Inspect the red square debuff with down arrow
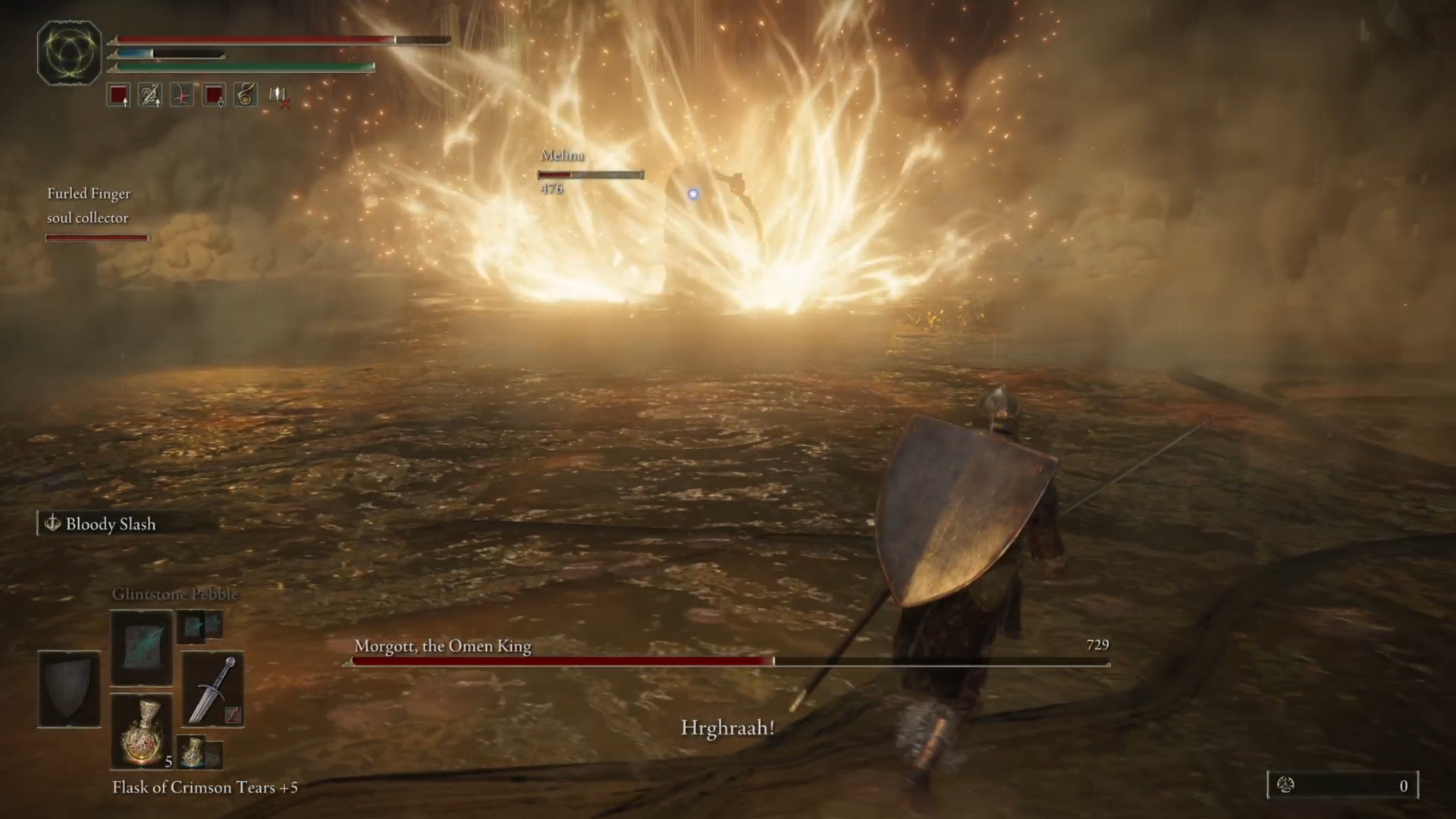The height and width of the screenshot is (819, 1456). (x=214, y=96)
